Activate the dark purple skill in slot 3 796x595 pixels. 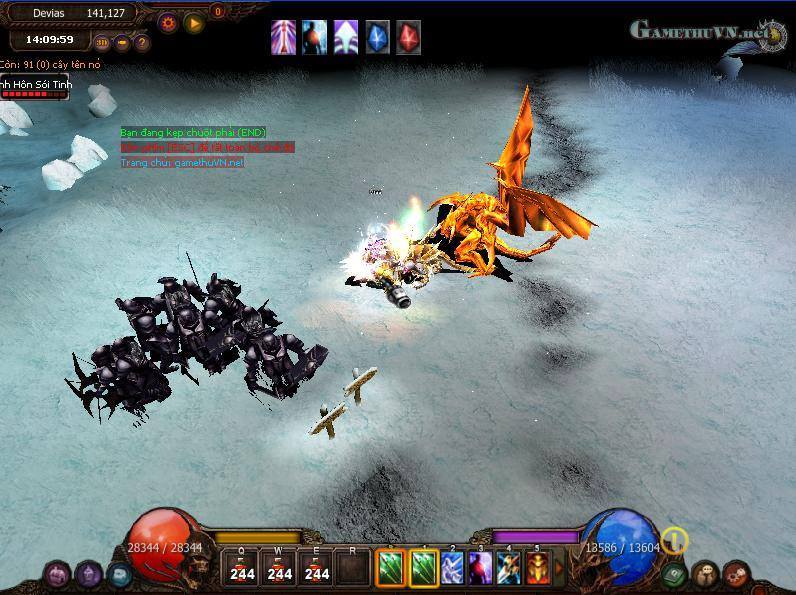click(480, 567)
